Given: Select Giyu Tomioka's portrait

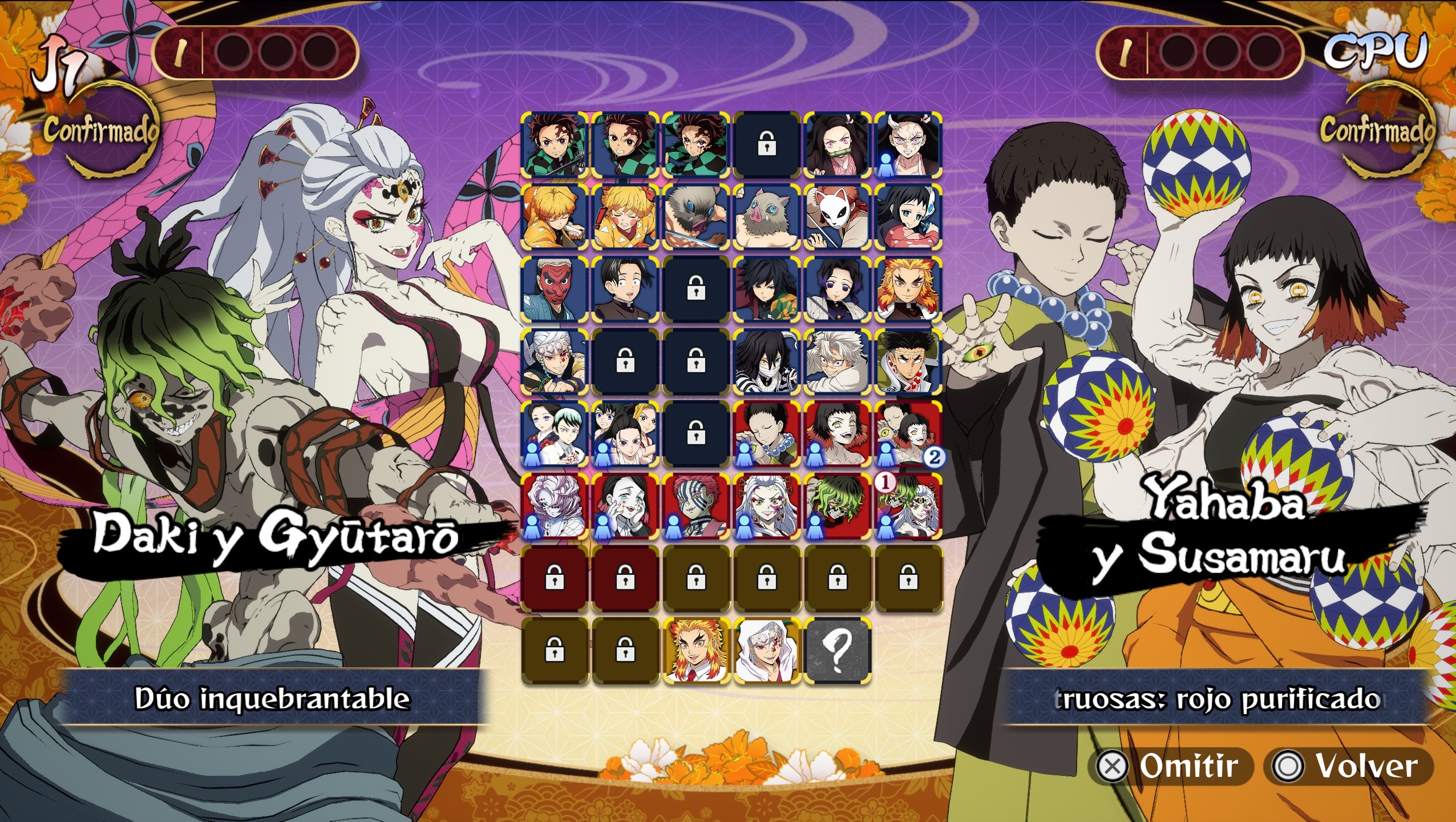Looking at the screenshot, I should coord(766,289).
